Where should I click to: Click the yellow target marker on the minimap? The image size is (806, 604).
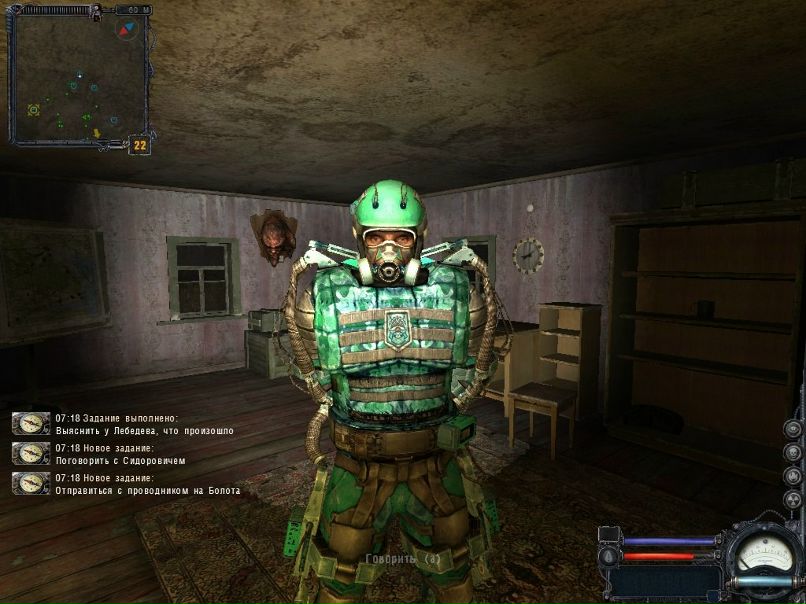pos(33,109)
